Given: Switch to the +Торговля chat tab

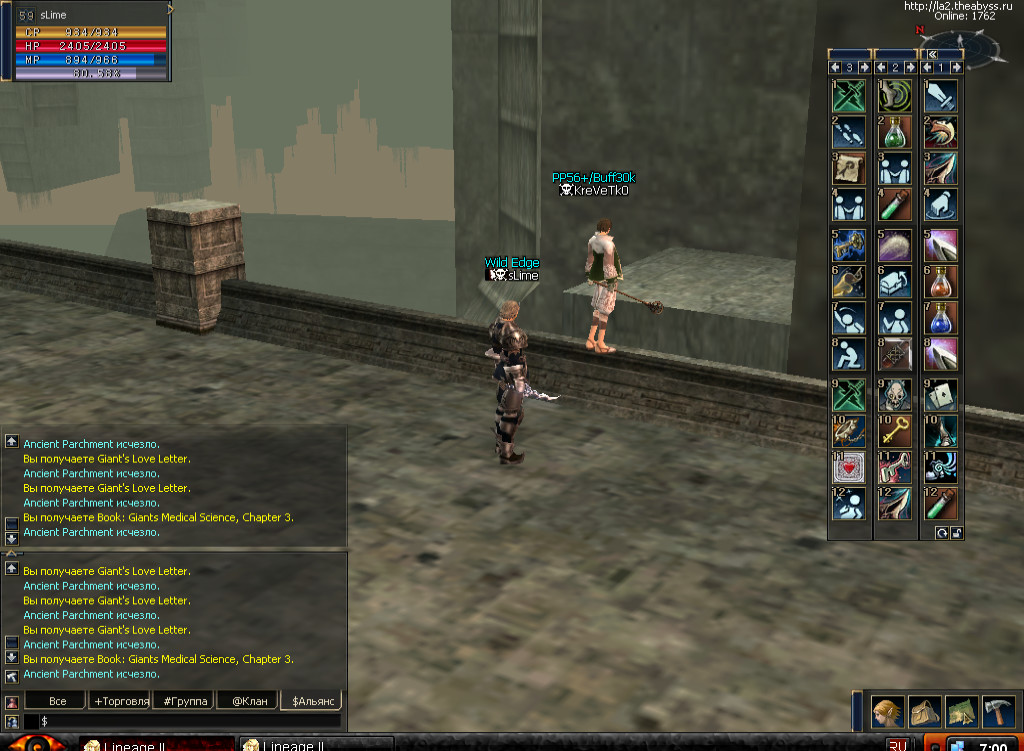Looking at the screenshot, I should [x=121, y=701].
